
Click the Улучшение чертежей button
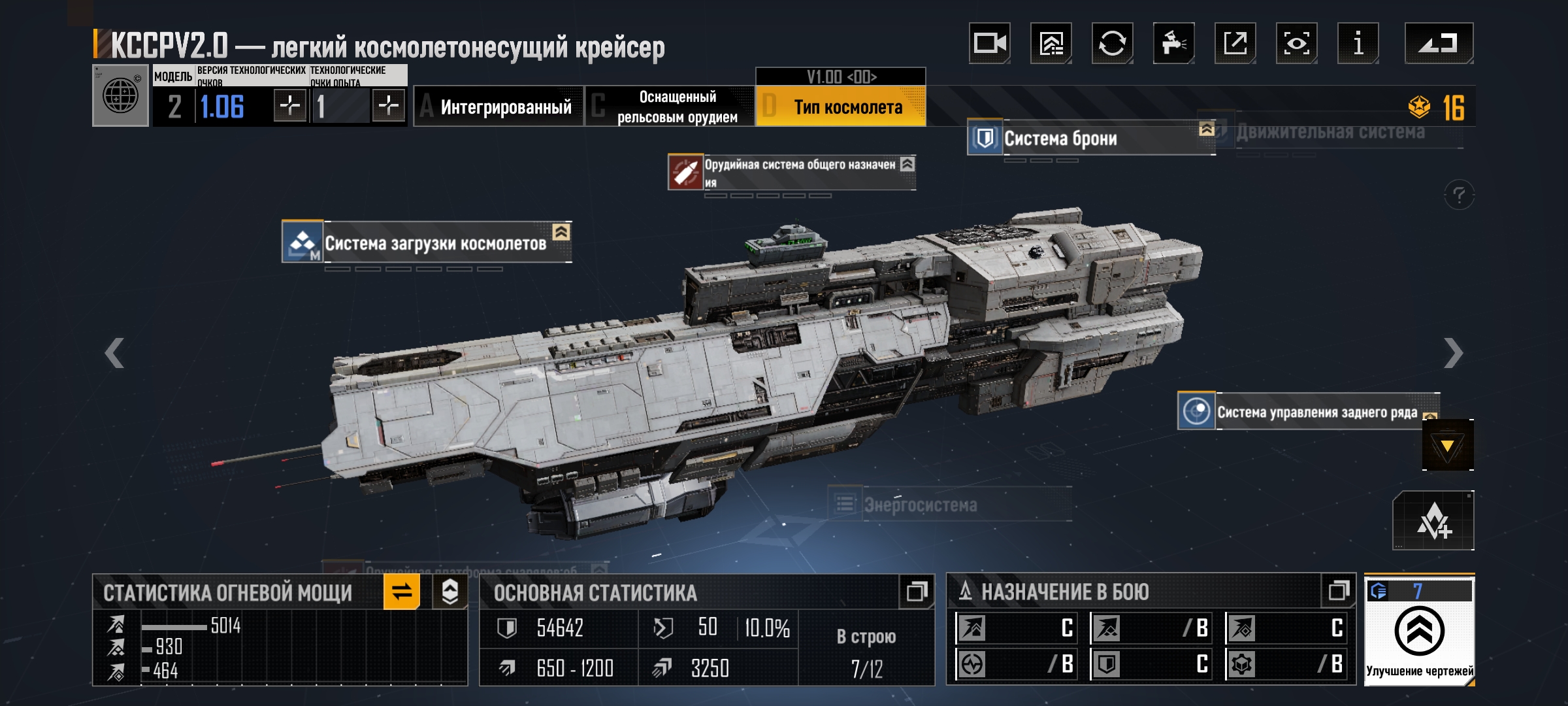[1419, 631]
